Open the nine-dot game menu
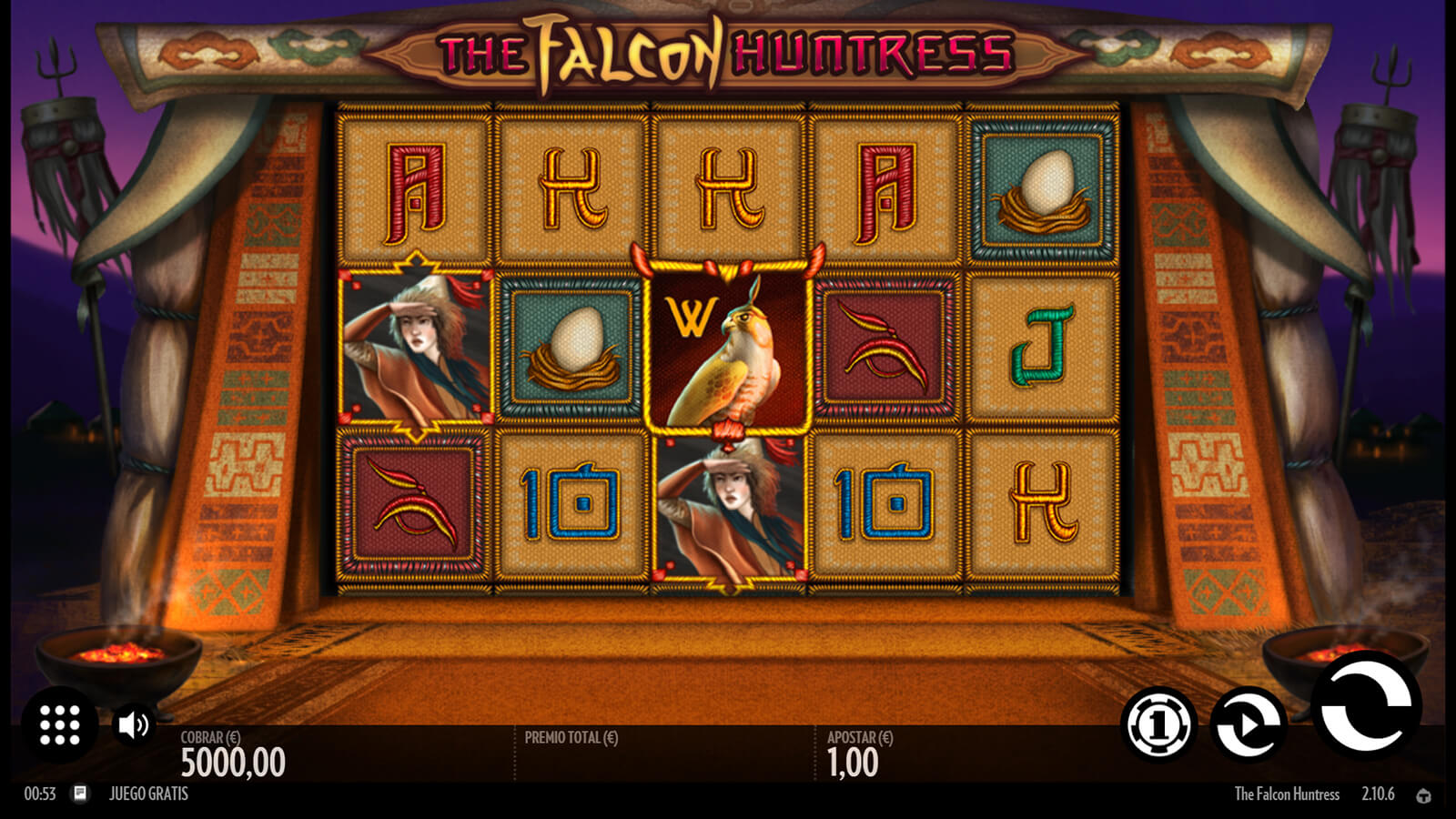1456x819 pixels. [x=60, y=724]
